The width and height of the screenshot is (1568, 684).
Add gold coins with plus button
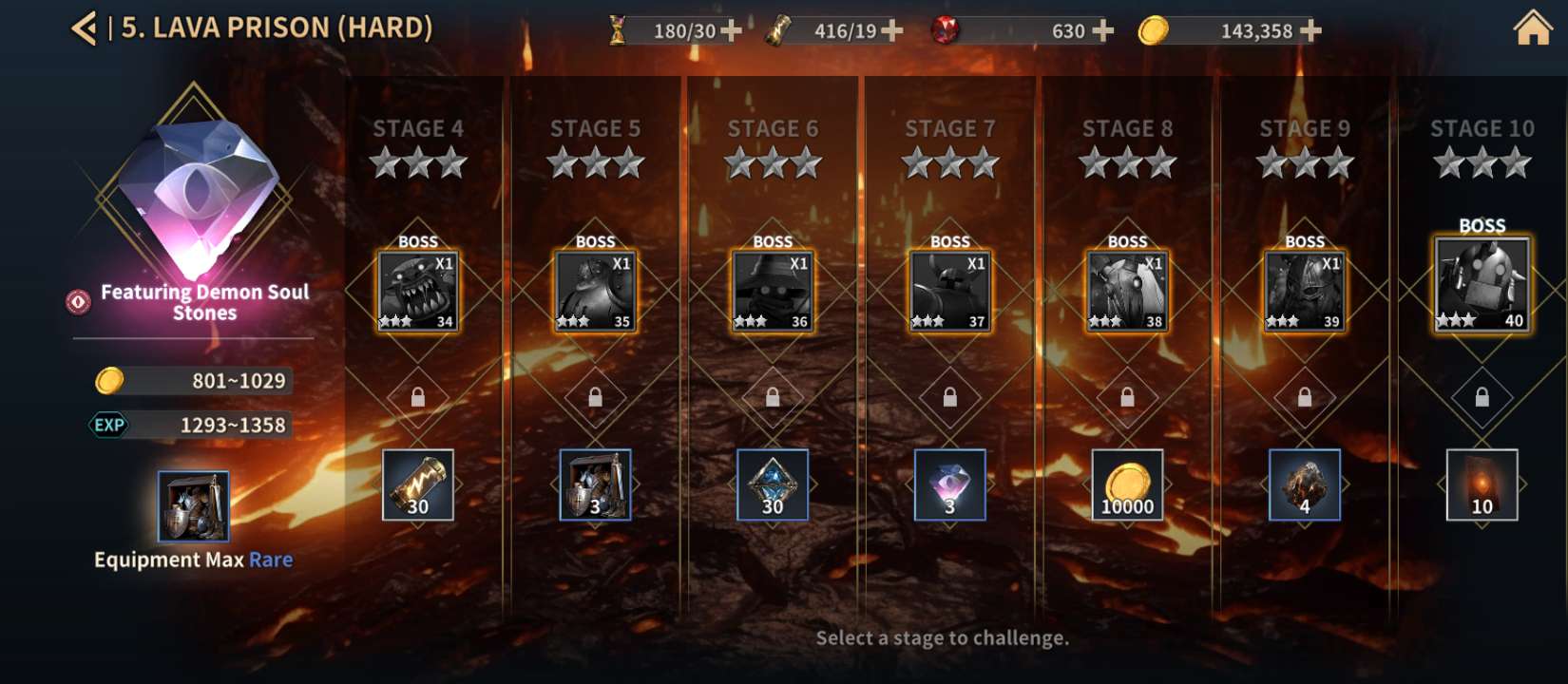(x=1310, y=31)
